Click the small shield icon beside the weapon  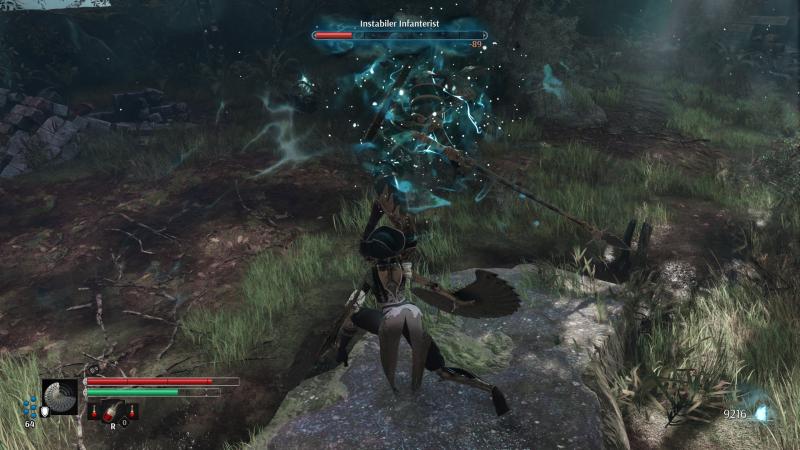[44, 409]
